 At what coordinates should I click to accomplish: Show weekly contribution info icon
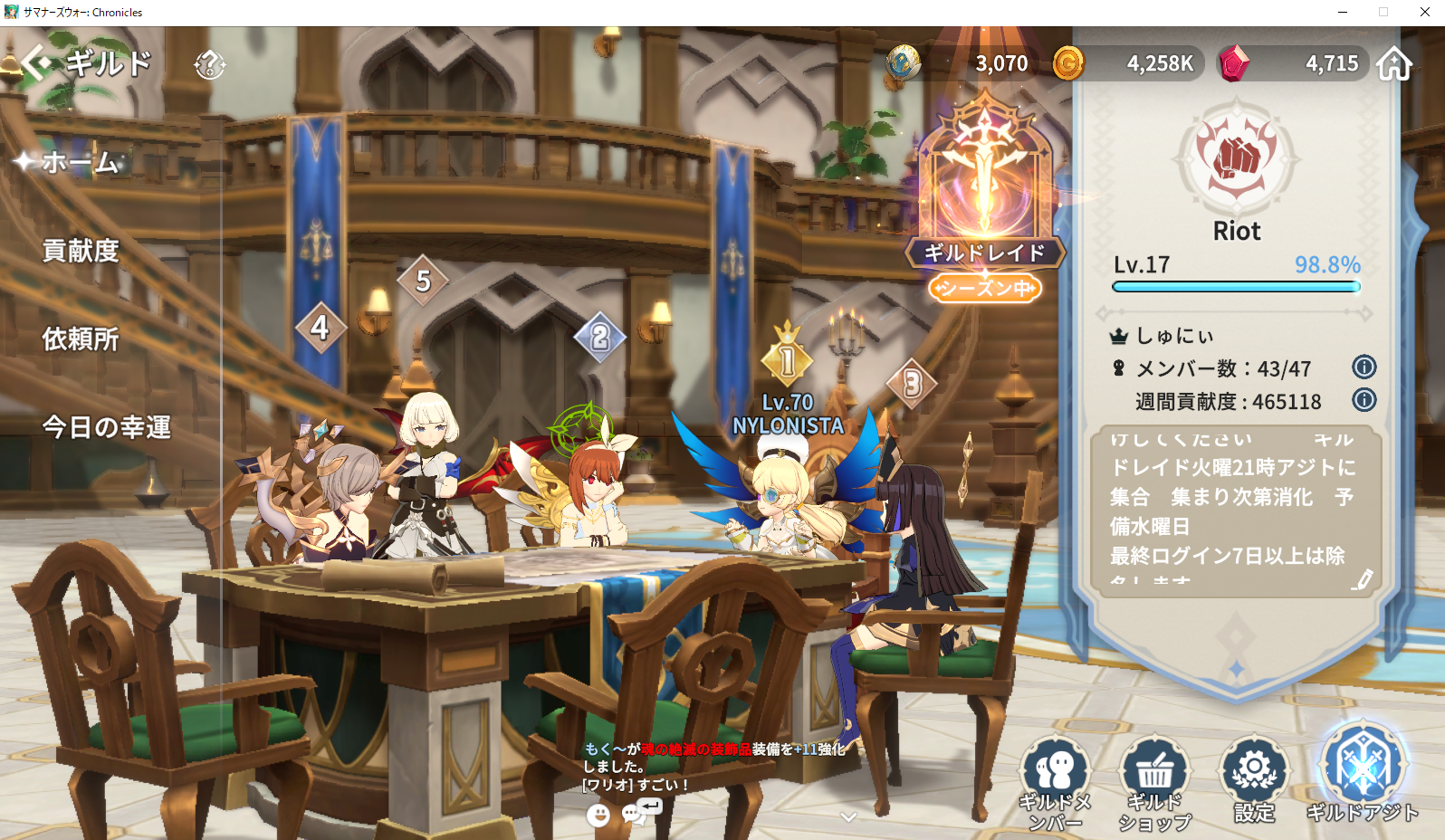click(1364, 399)
